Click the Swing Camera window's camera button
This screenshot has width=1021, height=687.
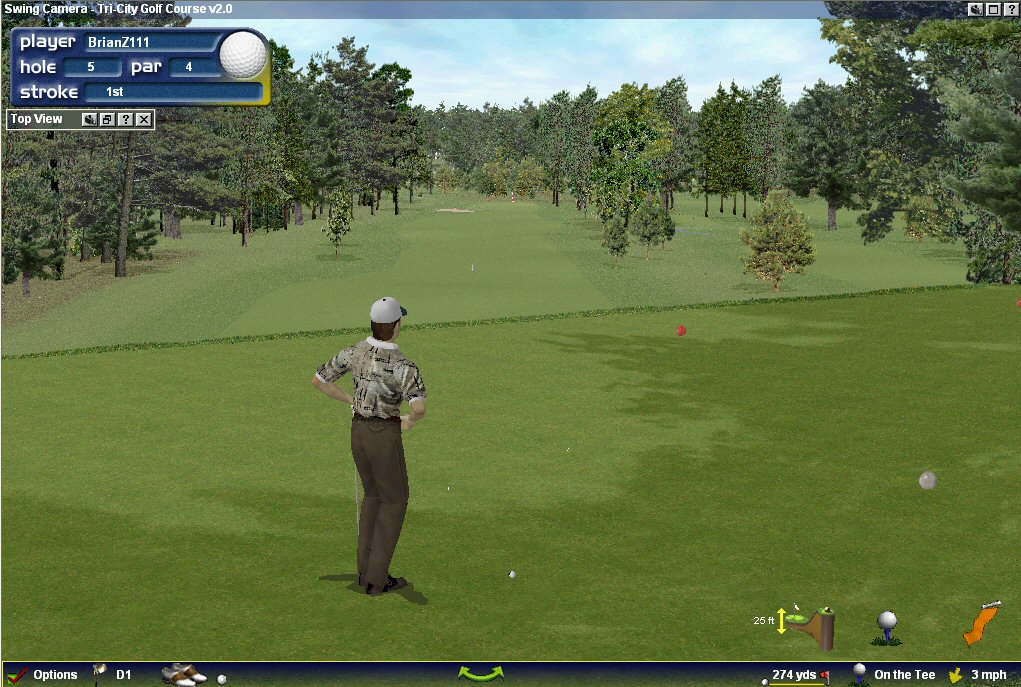click(x=976, y=8)
